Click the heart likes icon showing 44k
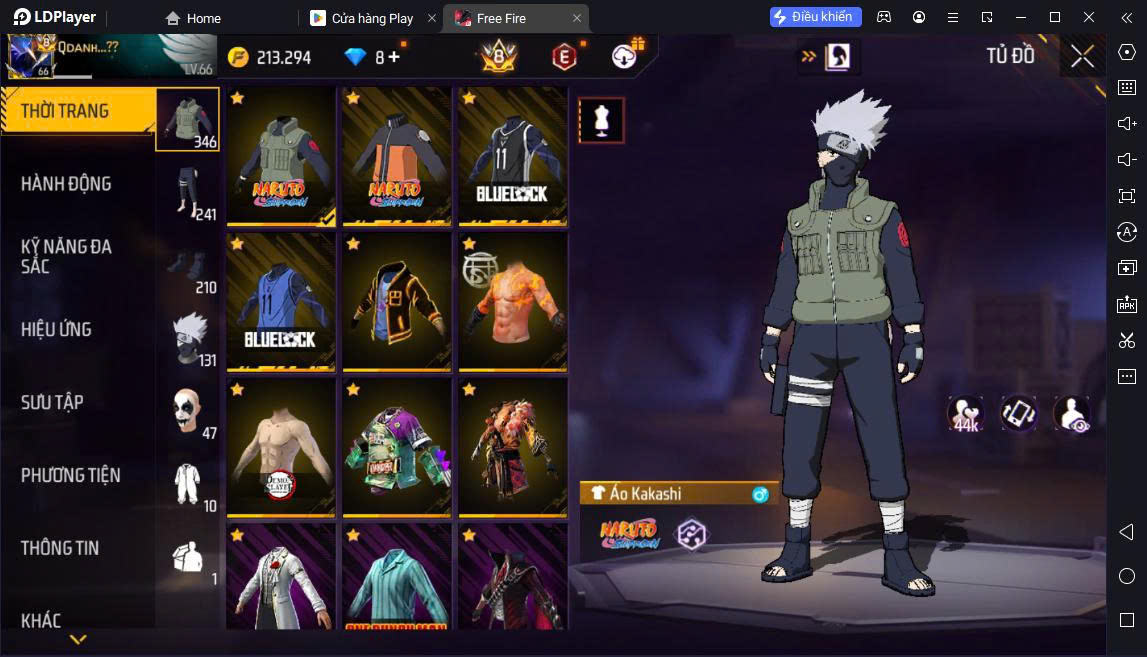Viewport: 1147px width, 657px height. coord(965,414)
